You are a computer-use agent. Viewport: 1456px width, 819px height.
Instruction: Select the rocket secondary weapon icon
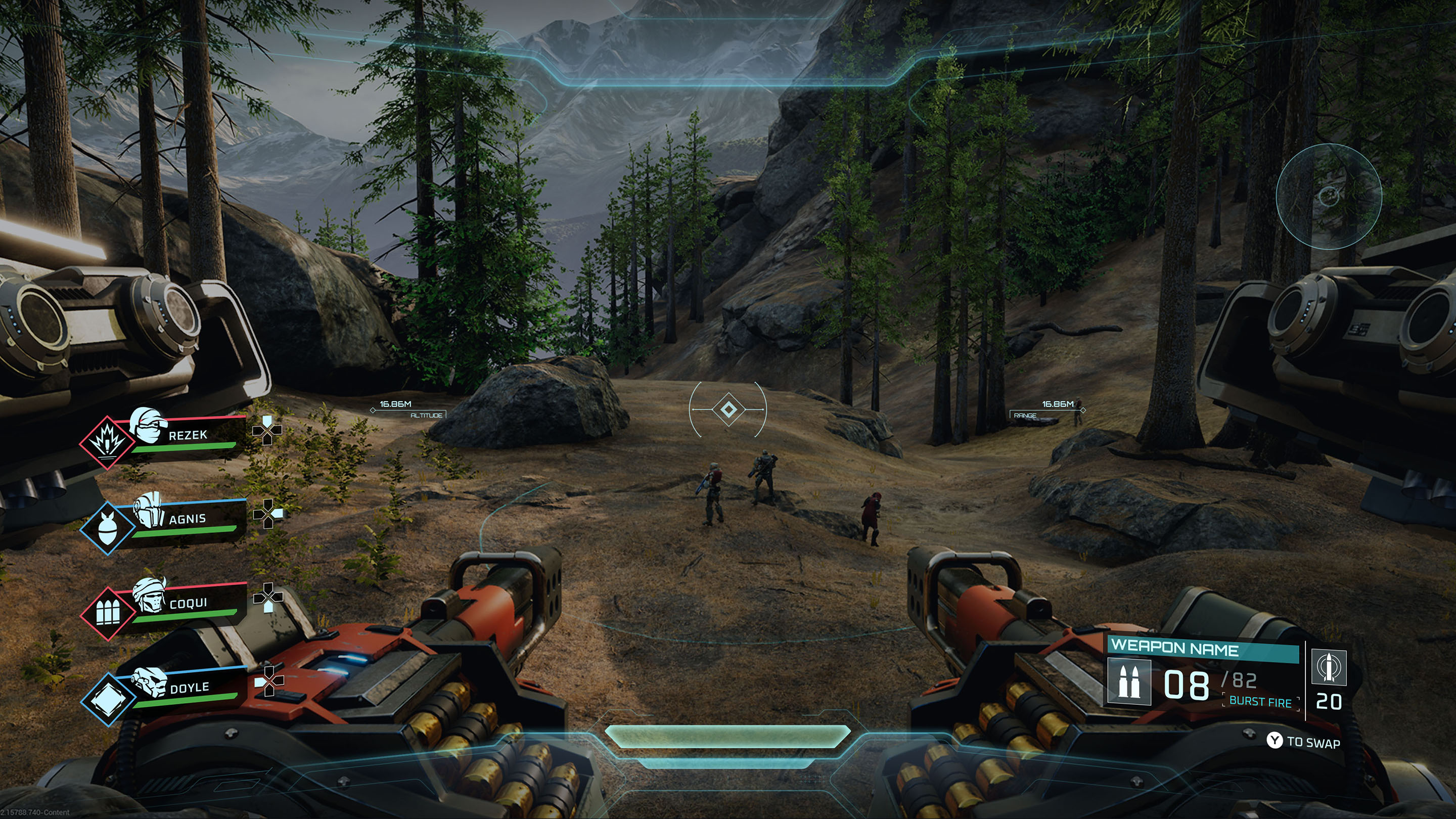click(x=1329, y=667)
